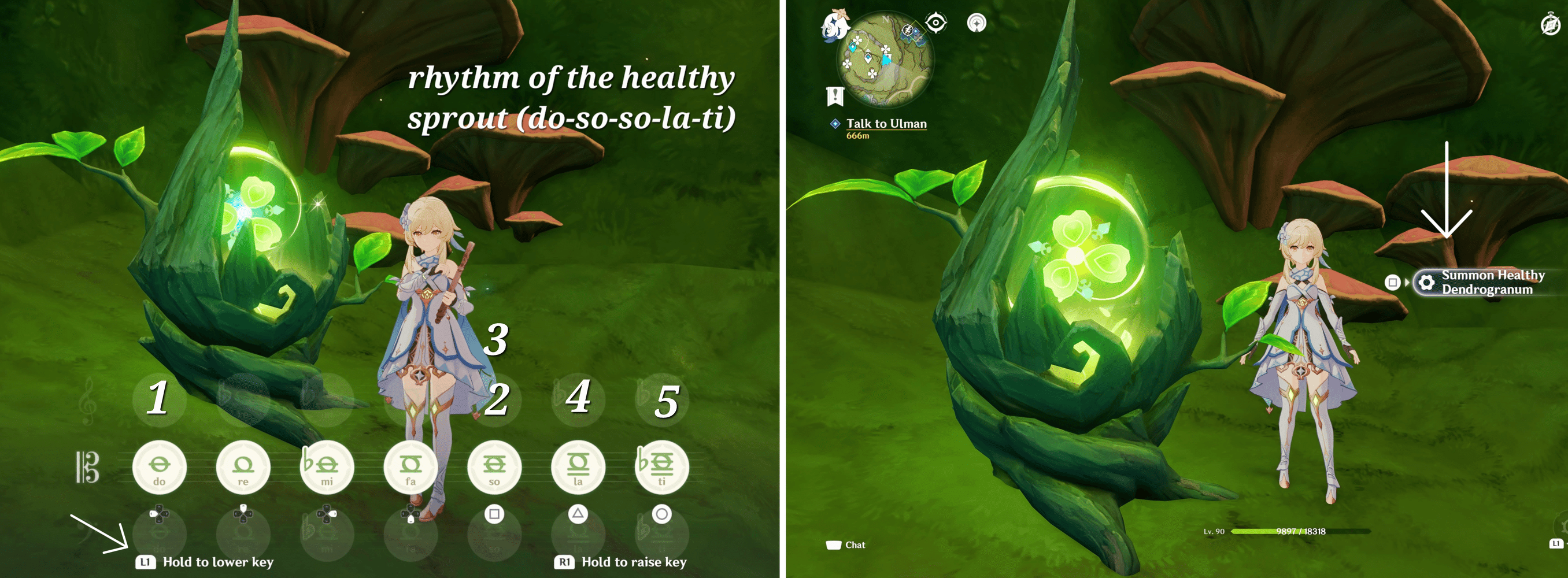
Task: Play the "do" note on the flute
Action: (x=160, y=467)
